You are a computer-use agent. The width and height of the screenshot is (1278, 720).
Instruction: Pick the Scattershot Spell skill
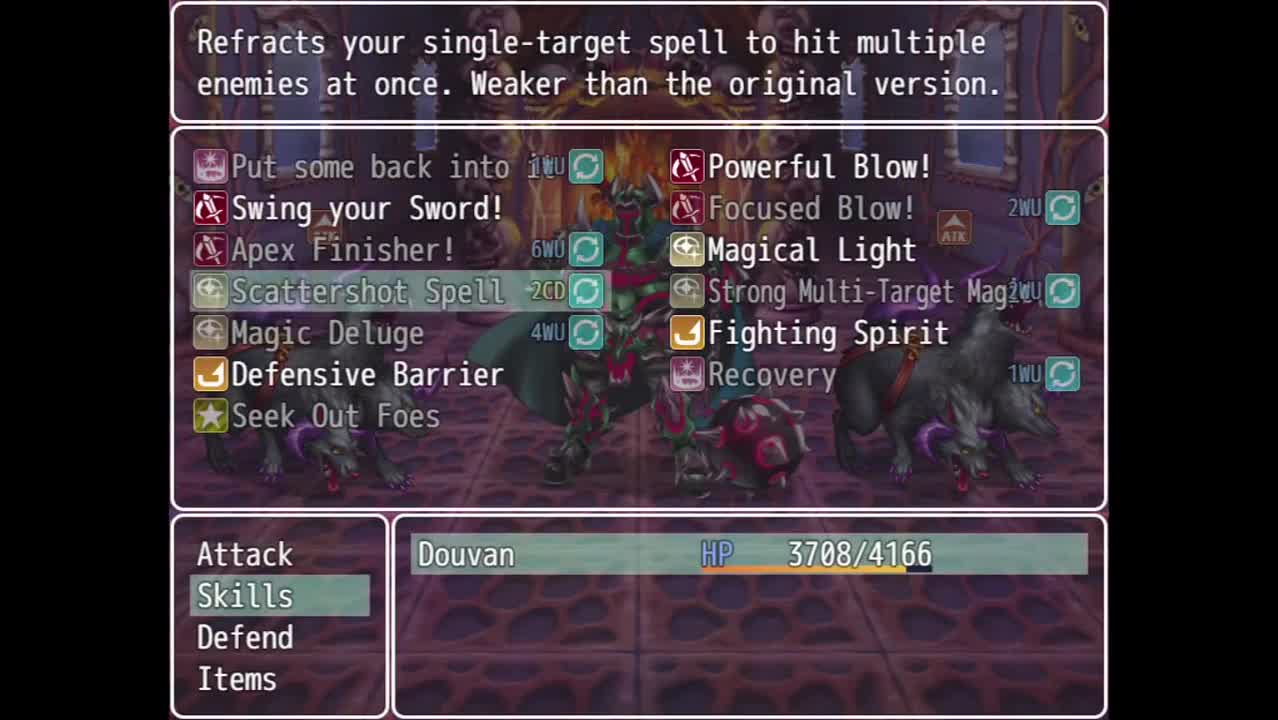click(368, 292)
